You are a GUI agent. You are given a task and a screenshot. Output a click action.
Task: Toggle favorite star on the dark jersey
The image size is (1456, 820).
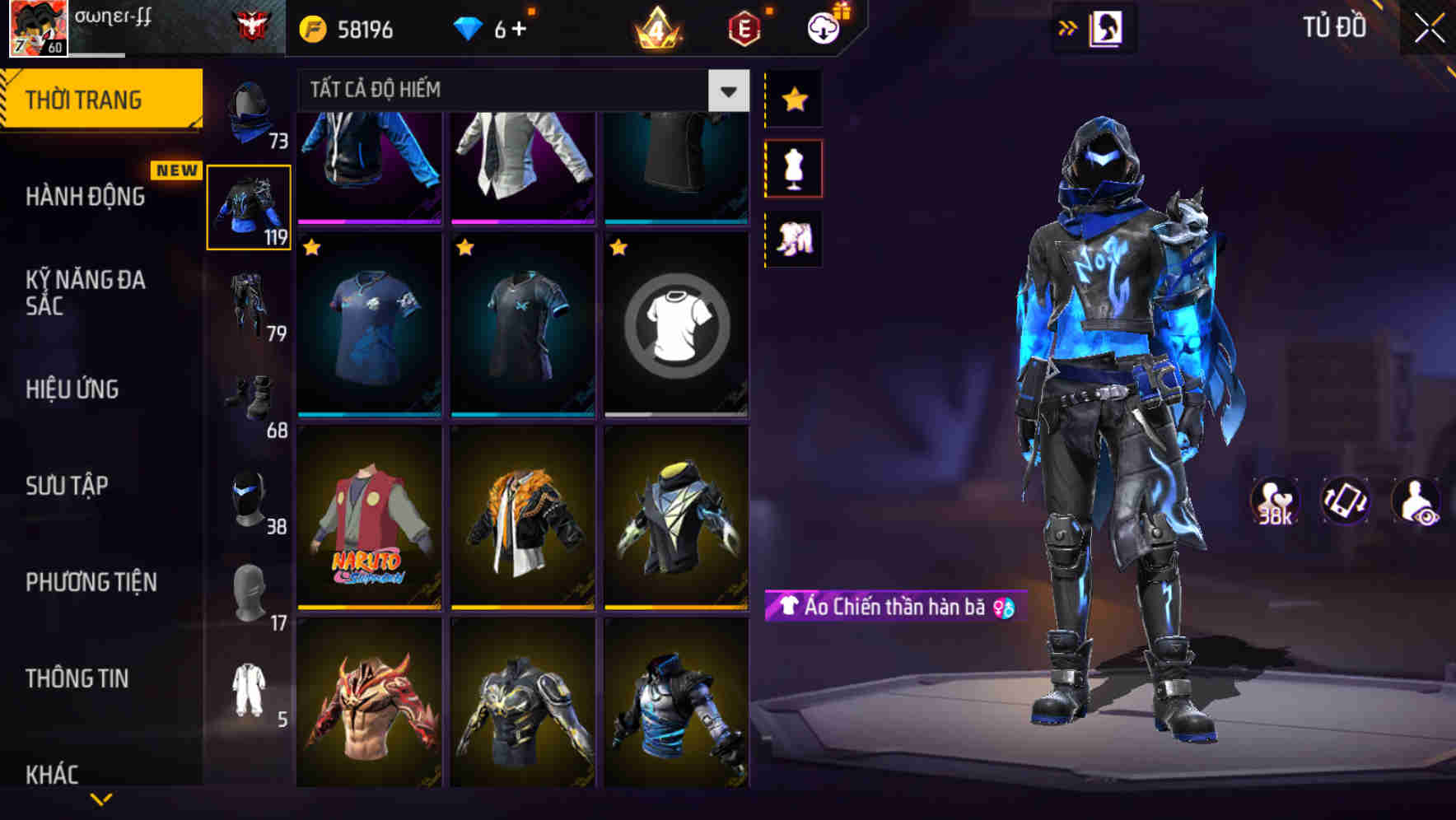point(465,245)
